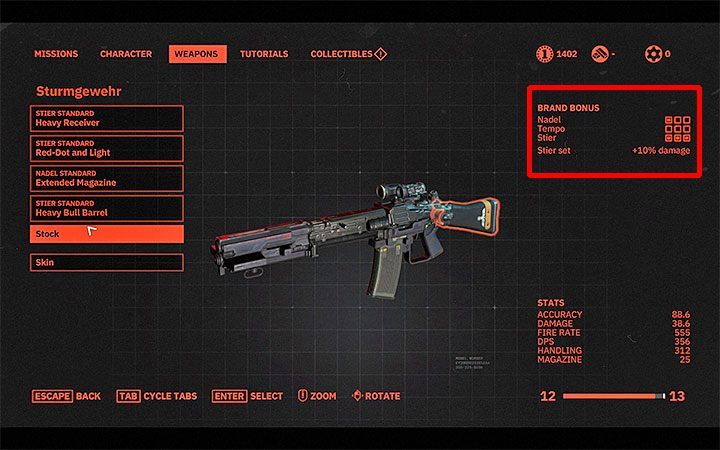Viewport: 720px width, 450px height.
Task: Open the Heavy Bull Barrel slot
Action: [107, 208]
